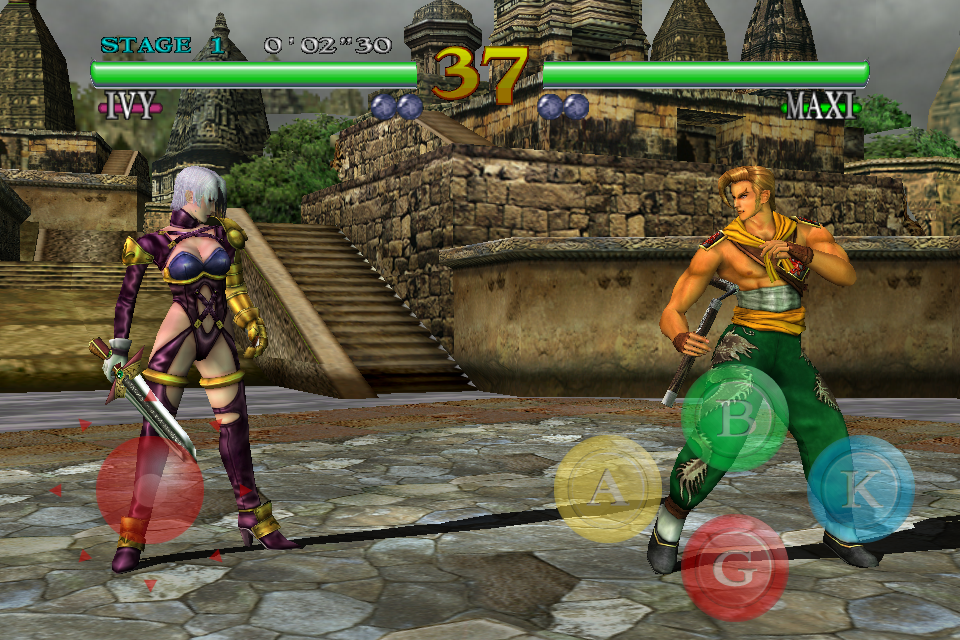Image resolution: width=960 pixels, height=640 pixels.
Task: Activate the red G guard button
Action: pos(735,567)
